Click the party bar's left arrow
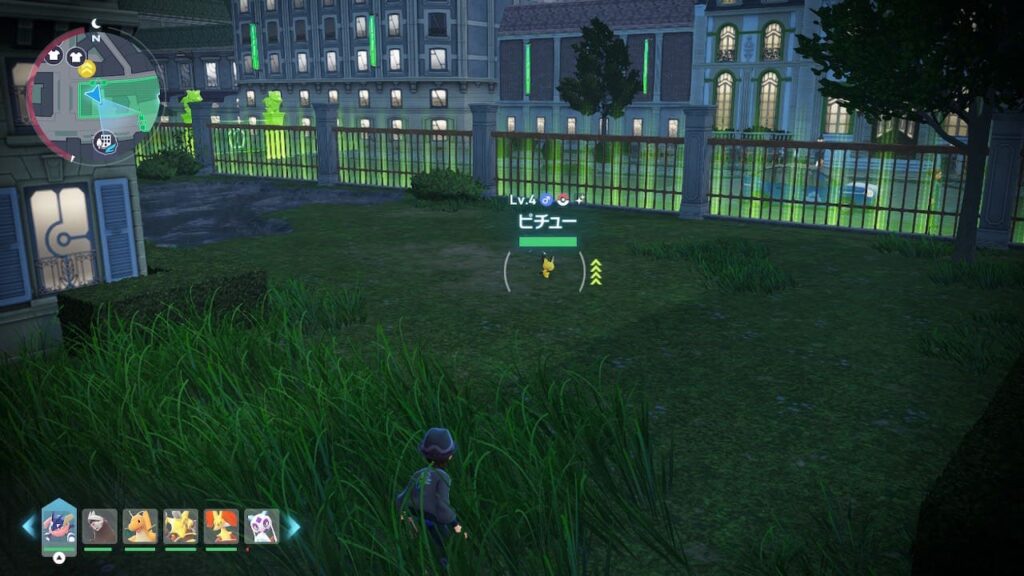Viewport: 1024px width, 576px height. (x=29, y=527)
